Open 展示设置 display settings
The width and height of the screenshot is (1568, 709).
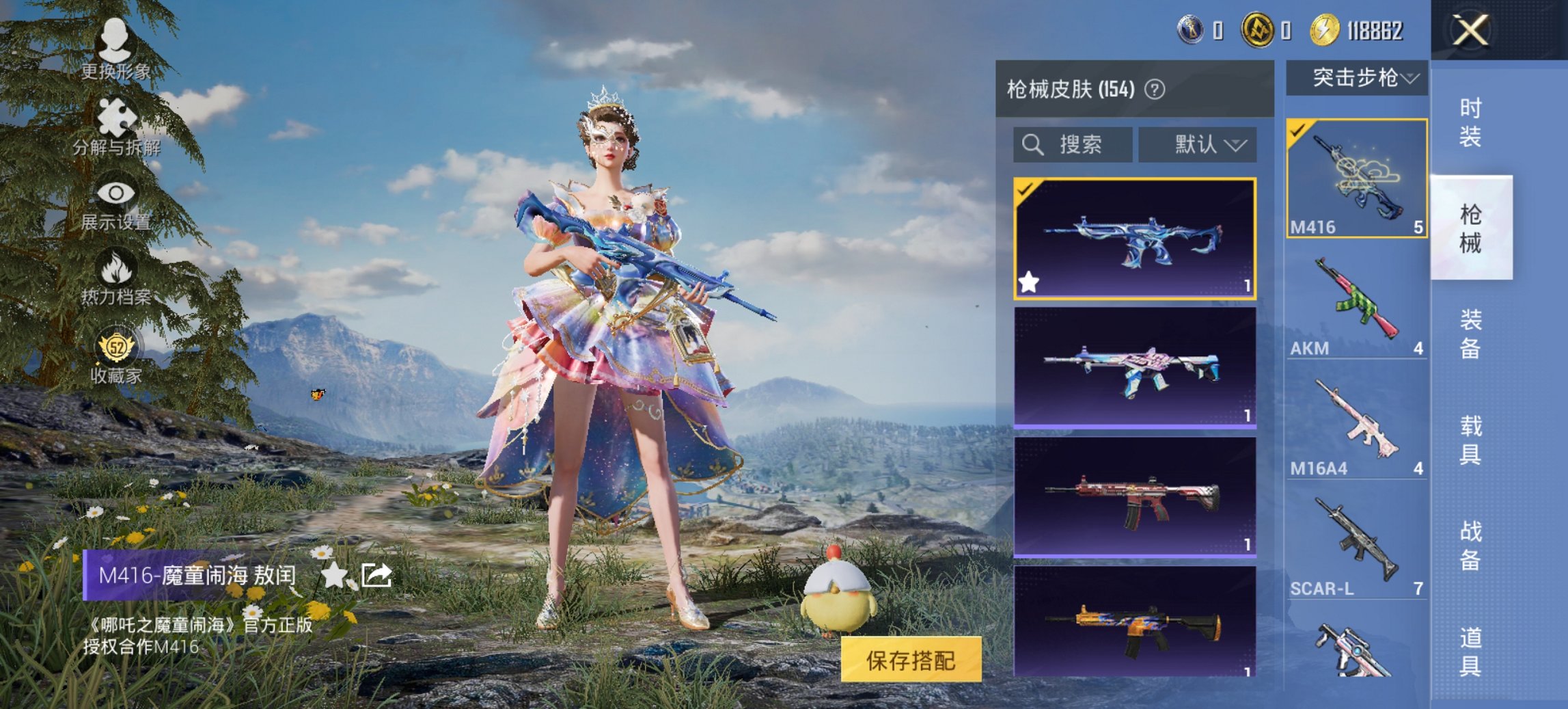[x=117, y=192]
